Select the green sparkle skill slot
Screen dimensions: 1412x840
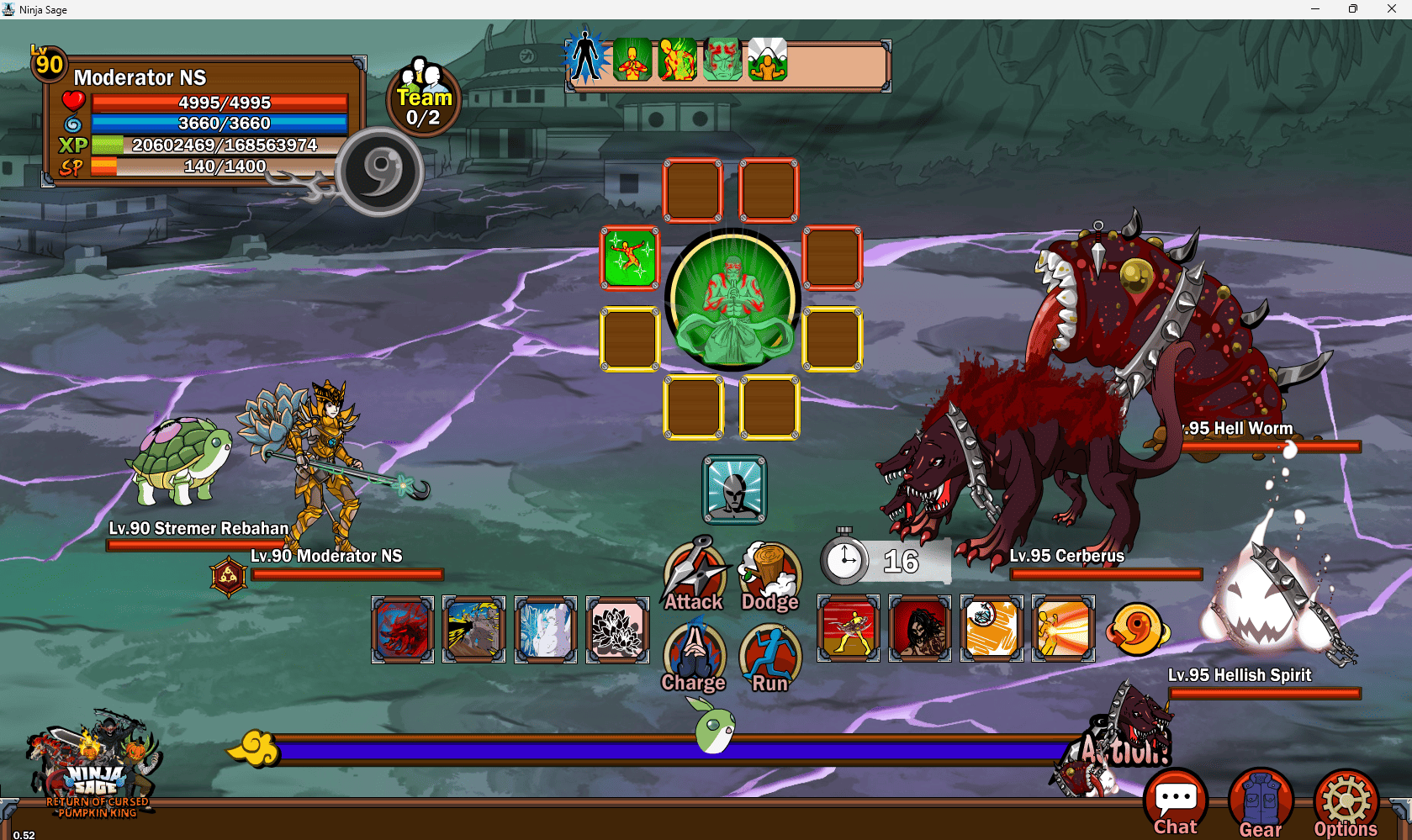click(630, 257)
